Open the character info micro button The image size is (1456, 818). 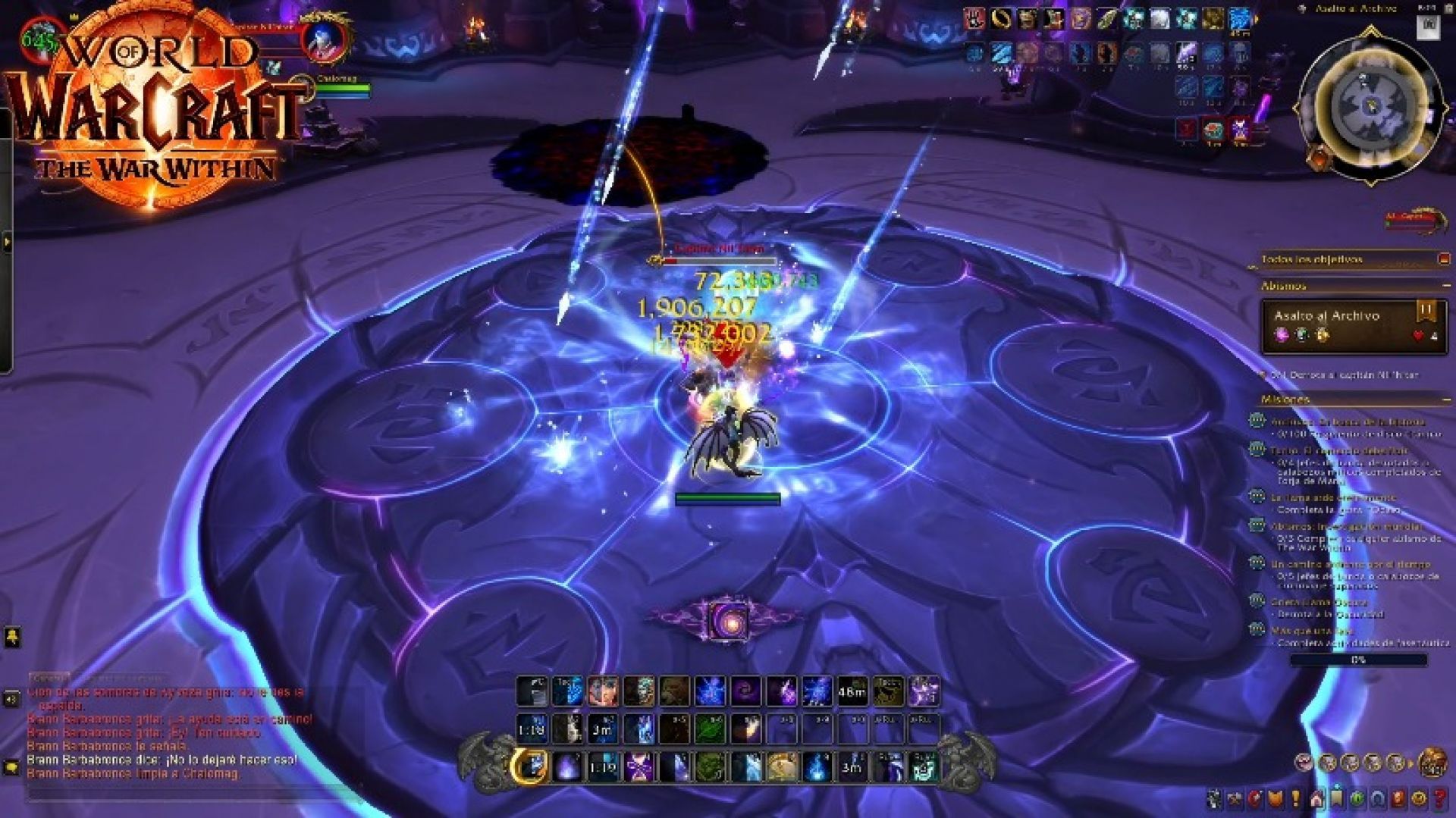click(1214, 798)
